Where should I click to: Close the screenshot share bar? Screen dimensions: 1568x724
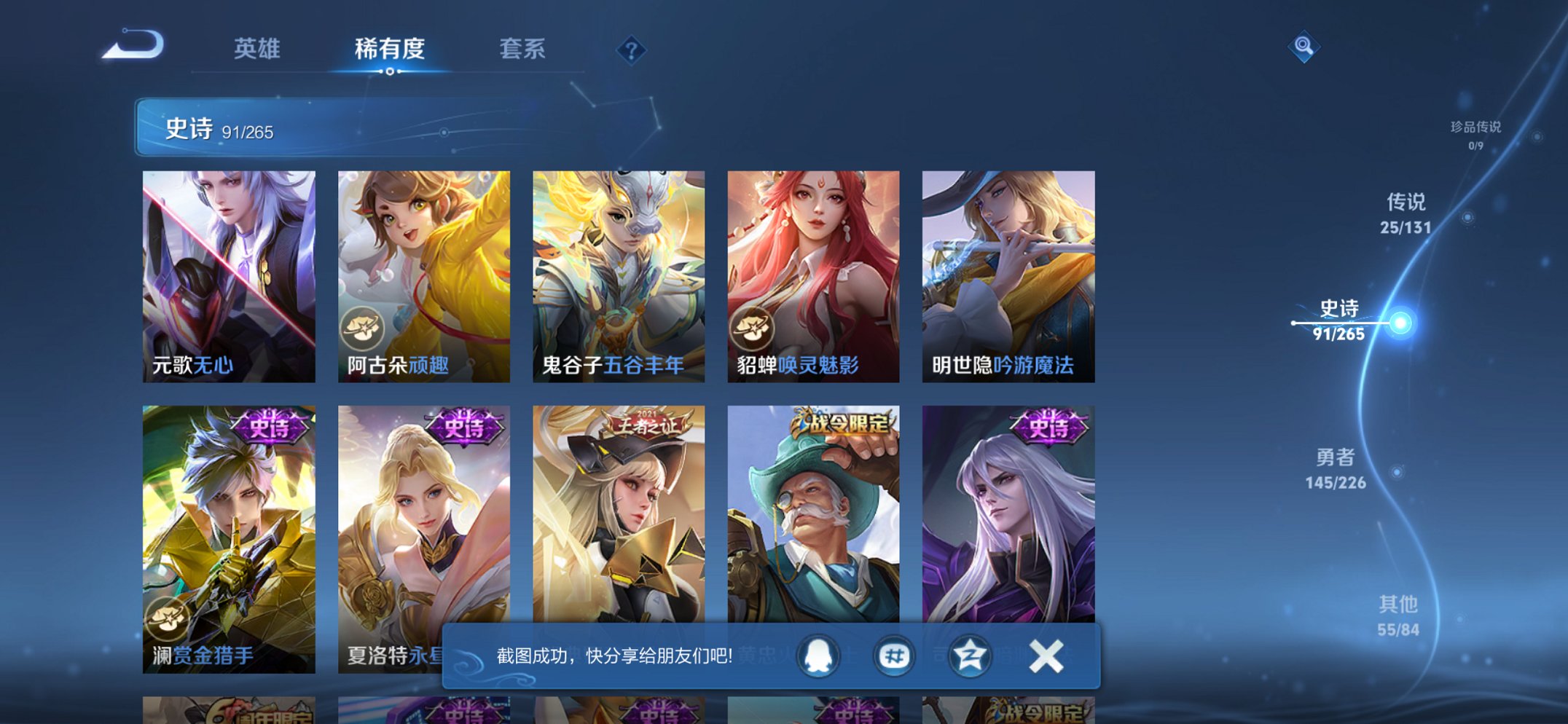1045,655
